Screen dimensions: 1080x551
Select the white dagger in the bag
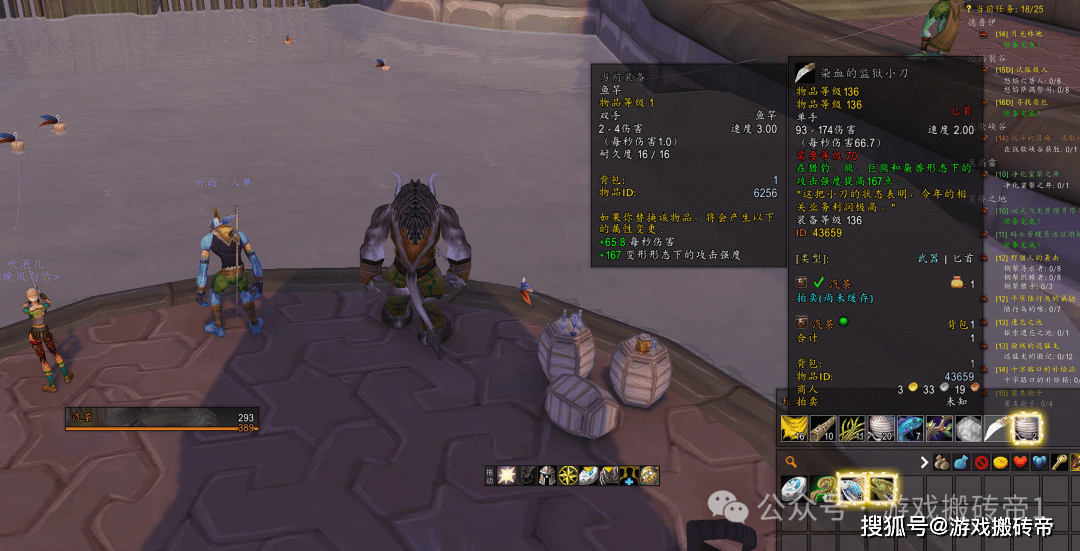(x=998, y=429)
